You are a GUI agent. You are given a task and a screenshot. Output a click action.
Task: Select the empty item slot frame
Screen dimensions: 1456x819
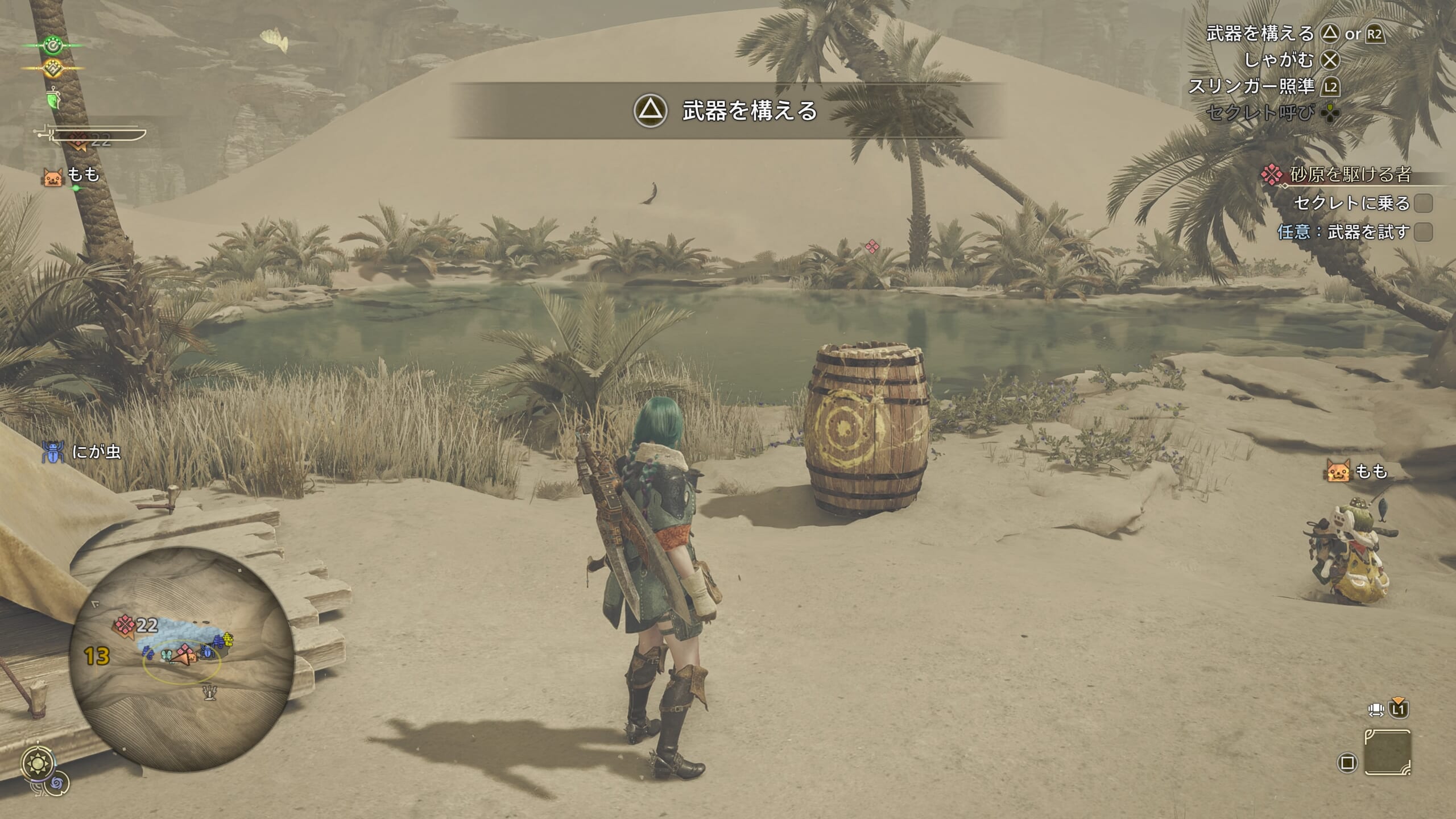tap(1387, 752)
